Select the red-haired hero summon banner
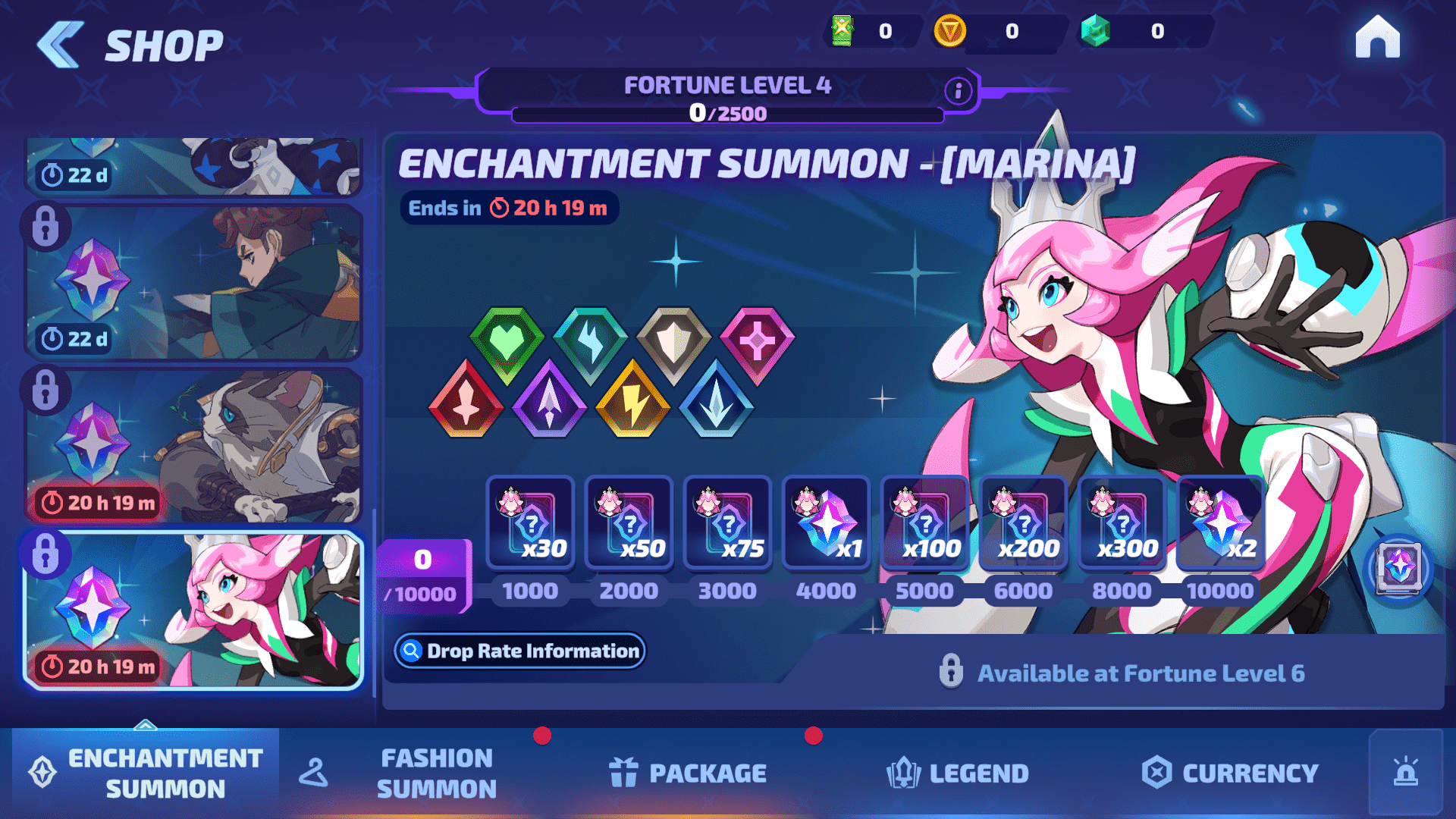The height and width of the screenshot is (819, 1456). [193, 282]
